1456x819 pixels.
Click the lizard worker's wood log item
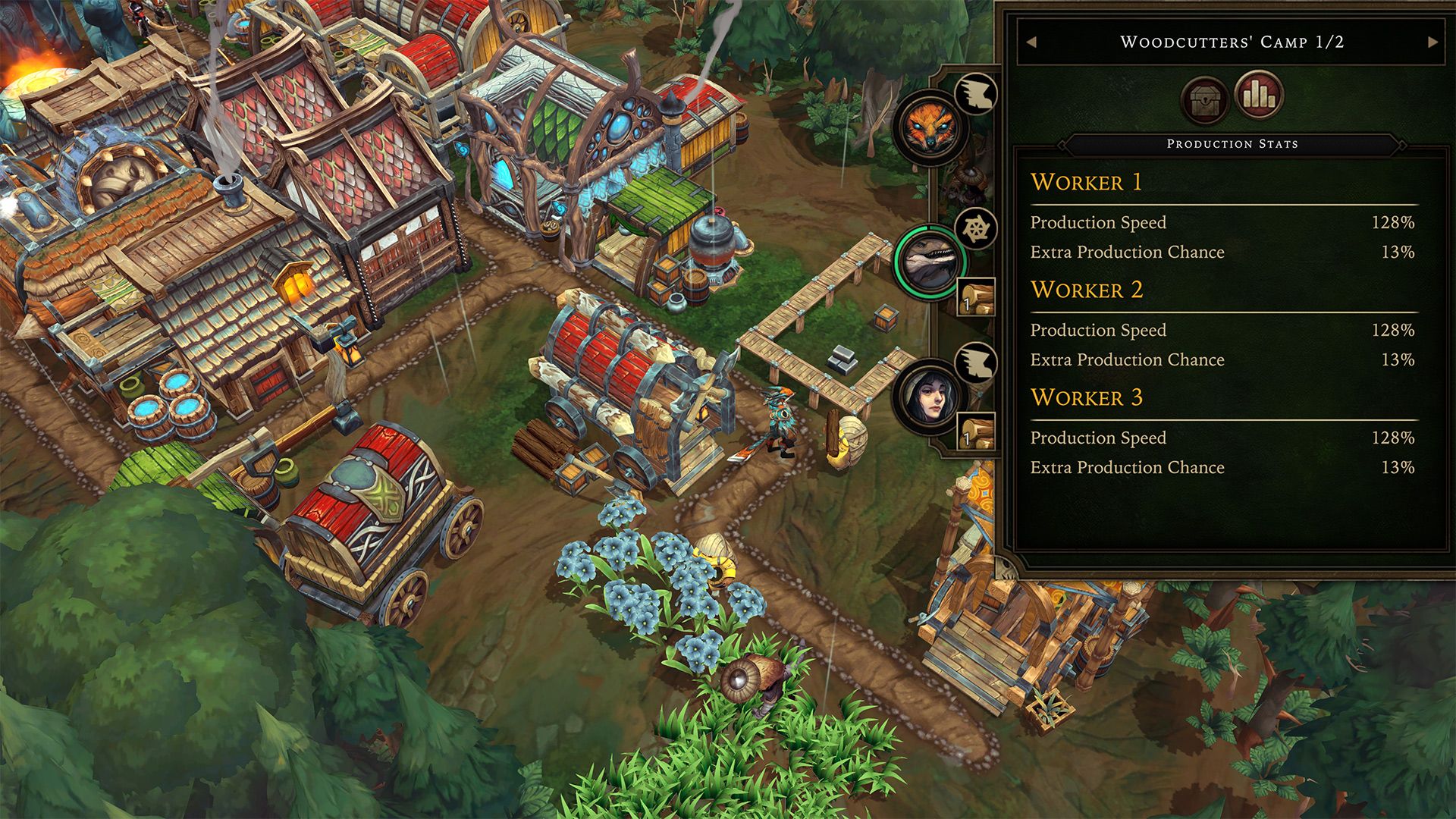click(x=975, y=297)
